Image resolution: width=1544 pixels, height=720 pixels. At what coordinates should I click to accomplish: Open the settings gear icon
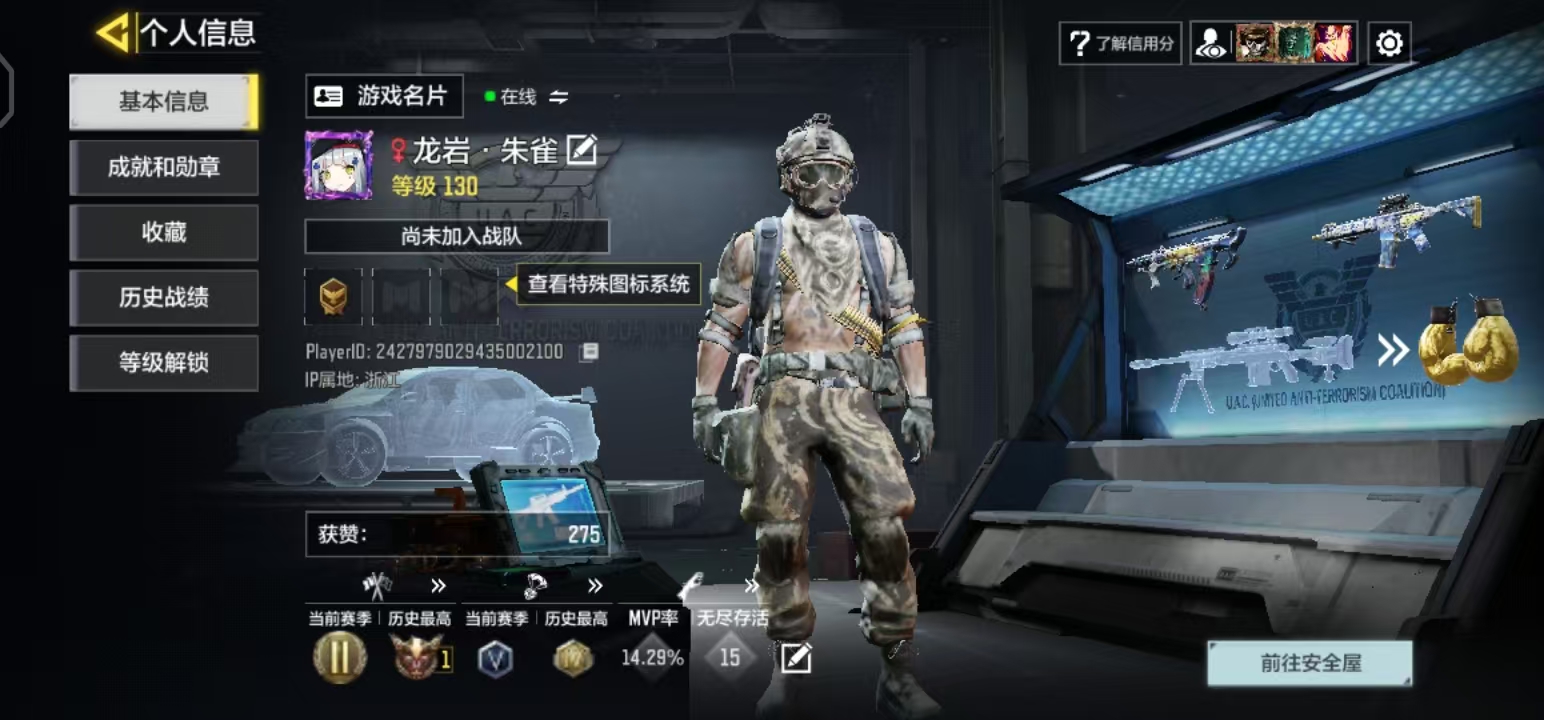tap(1389, 44)
